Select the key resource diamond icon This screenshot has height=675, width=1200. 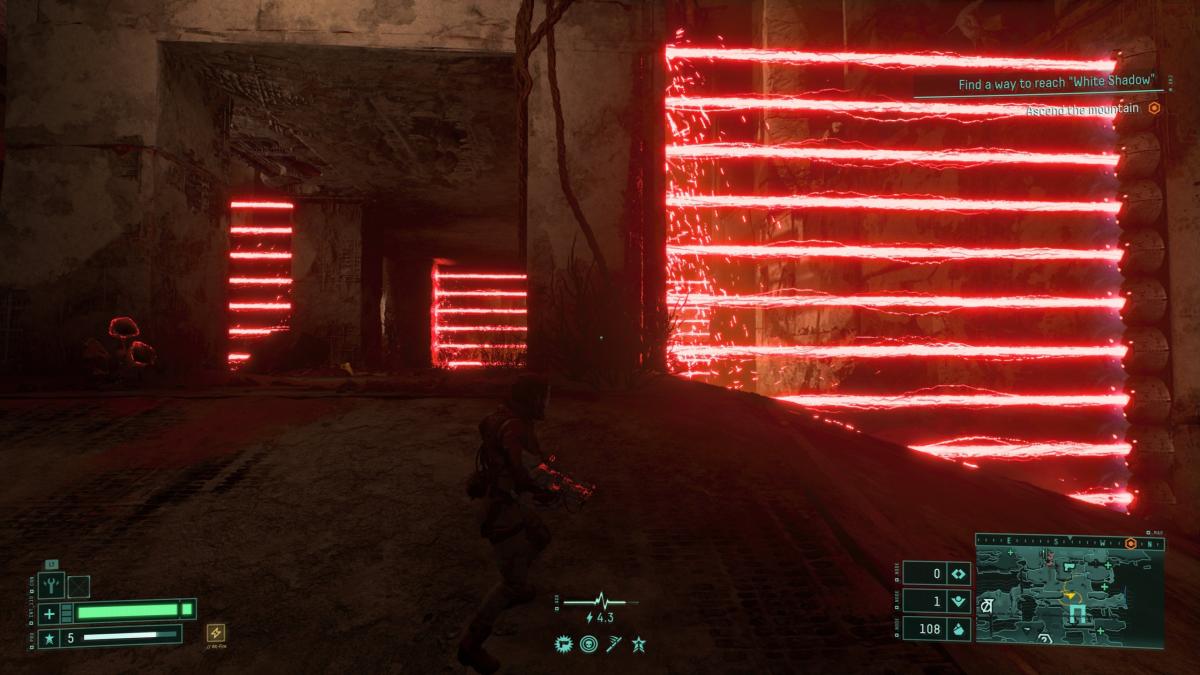tap(957, 574)
